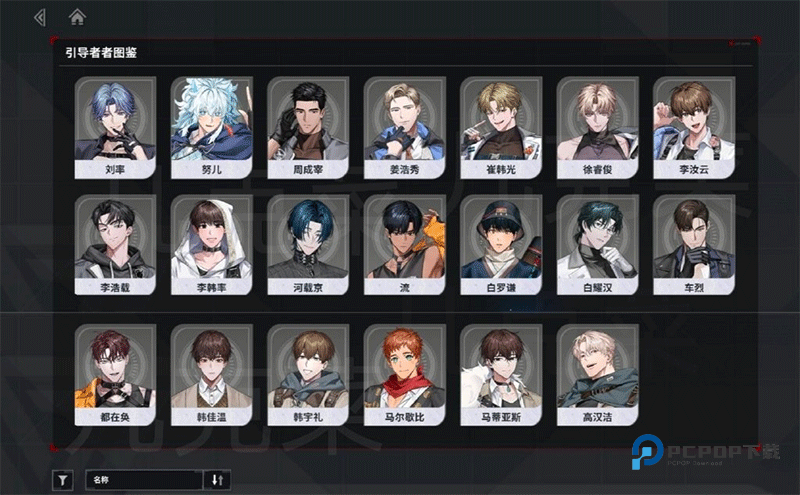Choose the white-haired 努儿 card
Screen dimensions: 800x495
[211, 127]
